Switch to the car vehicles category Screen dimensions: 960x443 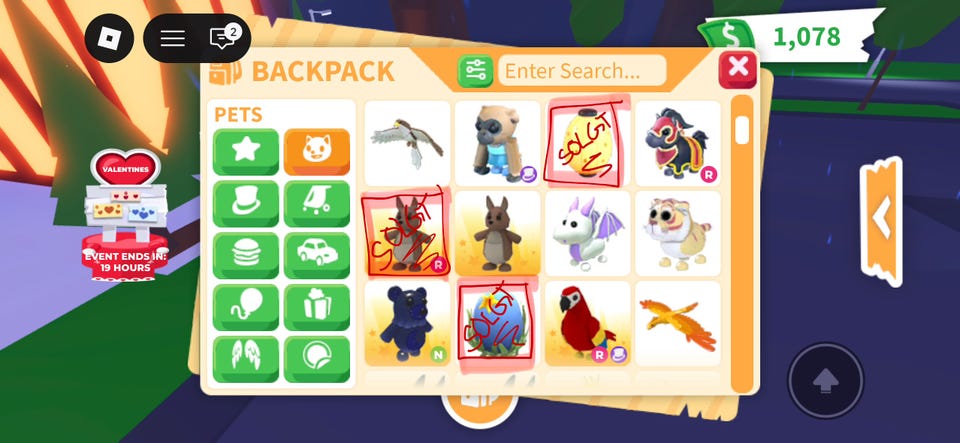317,255
